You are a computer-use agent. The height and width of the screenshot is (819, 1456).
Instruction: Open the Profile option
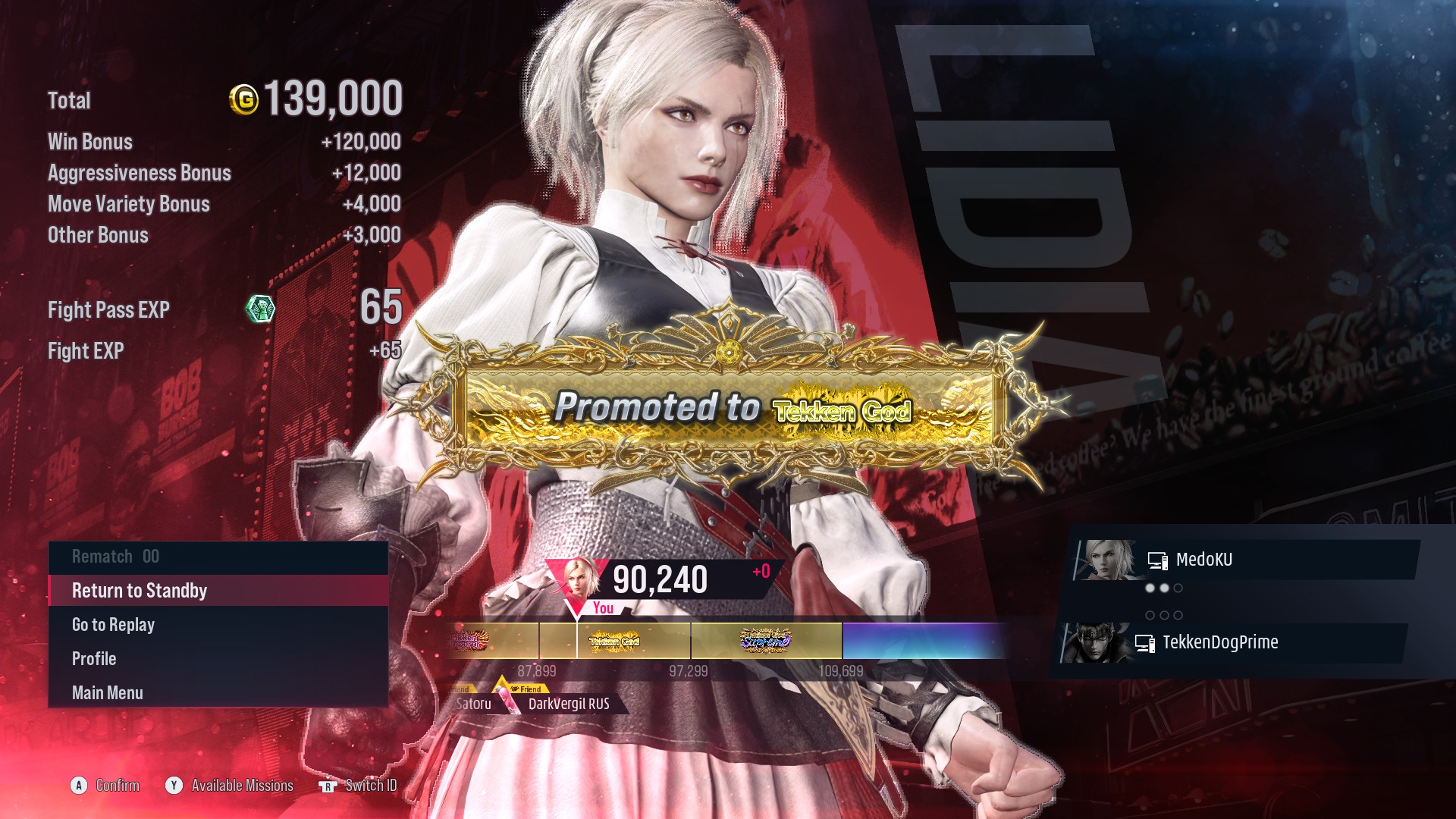94,658
